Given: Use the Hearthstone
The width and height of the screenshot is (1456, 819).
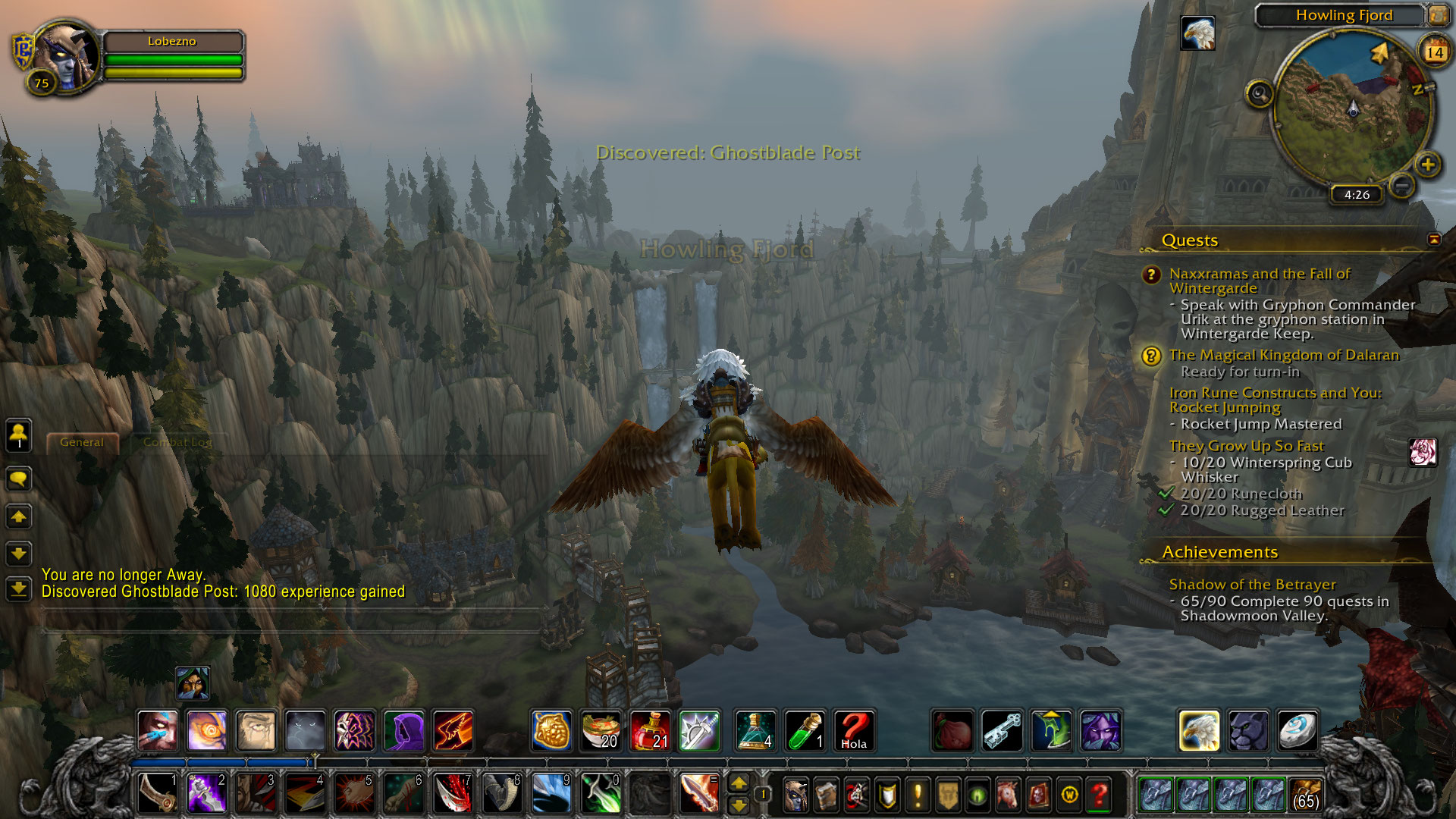Looking at the screenshot, I should point(1297,730).
